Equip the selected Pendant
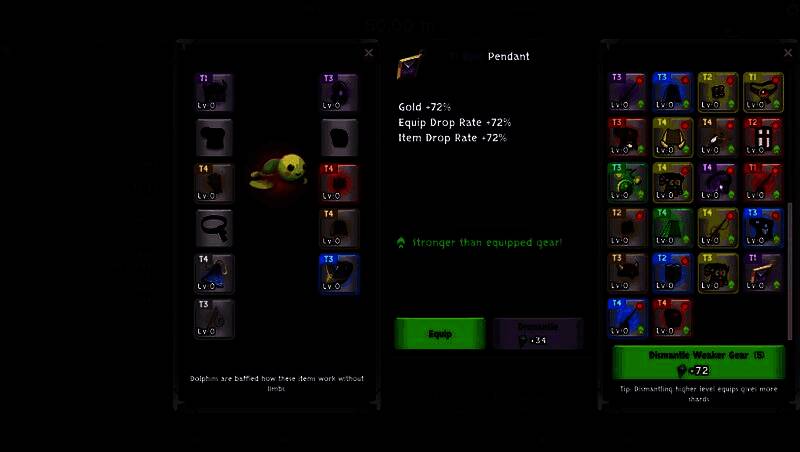800x452 pixels. tap(440, 333)
